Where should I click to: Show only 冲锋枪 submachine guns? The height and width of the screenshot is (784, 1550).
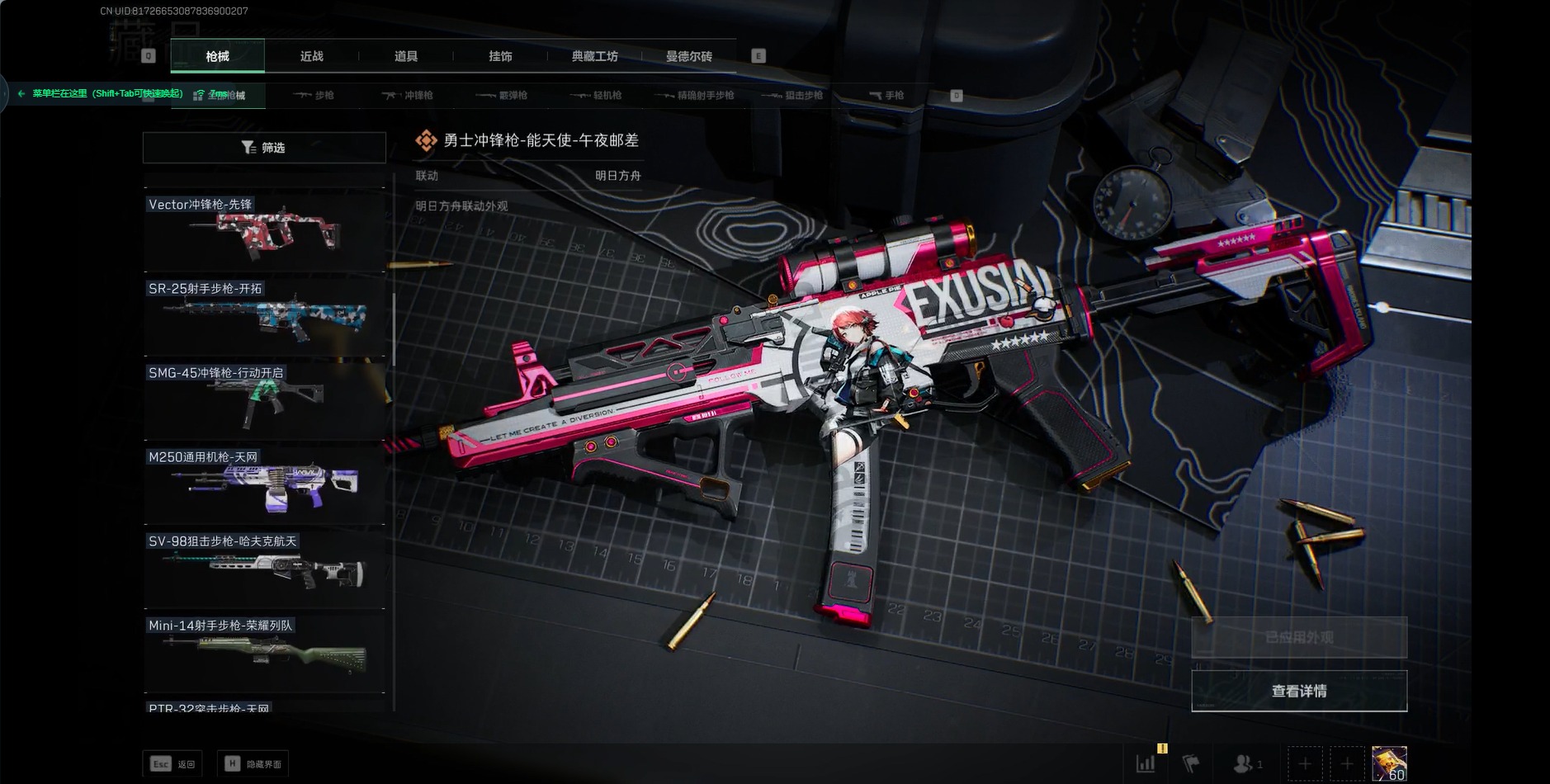(409, 96)
